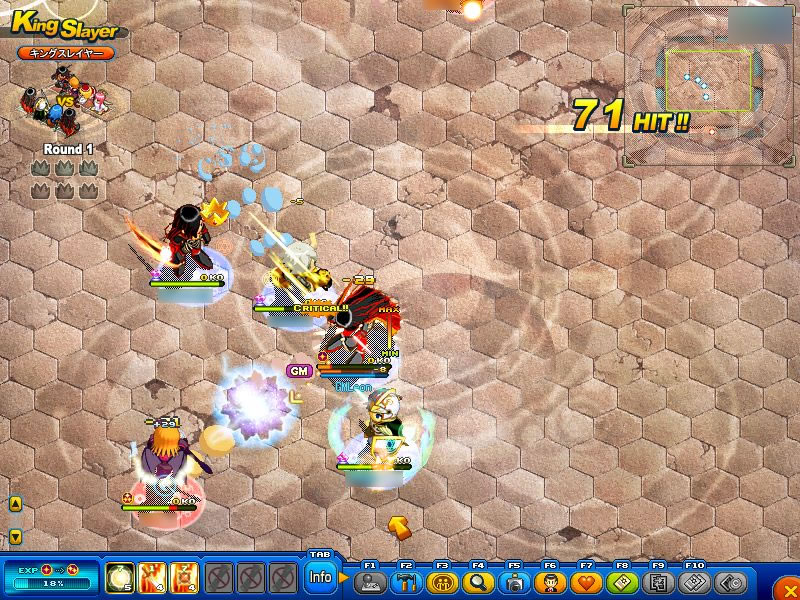Click the yellow up arrow button
800x600 pixels.
pos(15,505)
